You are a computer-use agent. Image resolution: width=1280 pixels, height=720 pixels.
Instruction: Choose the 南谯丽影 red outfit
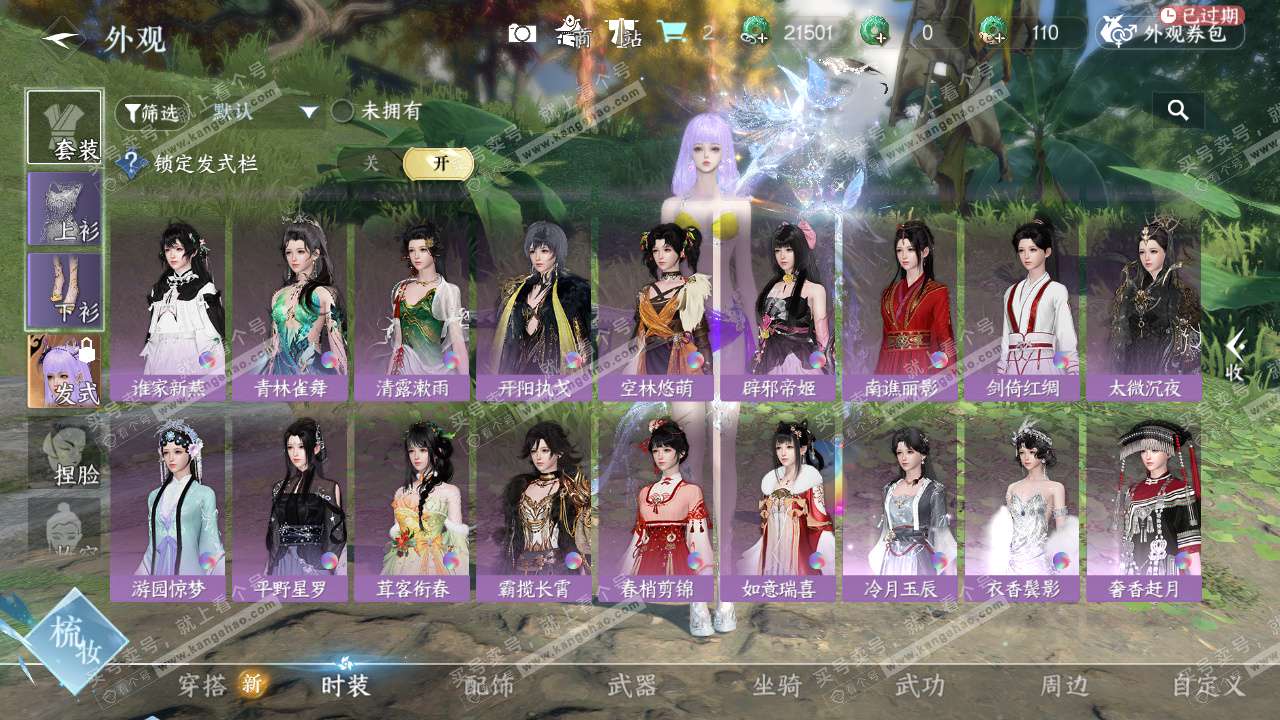(900, 310)
